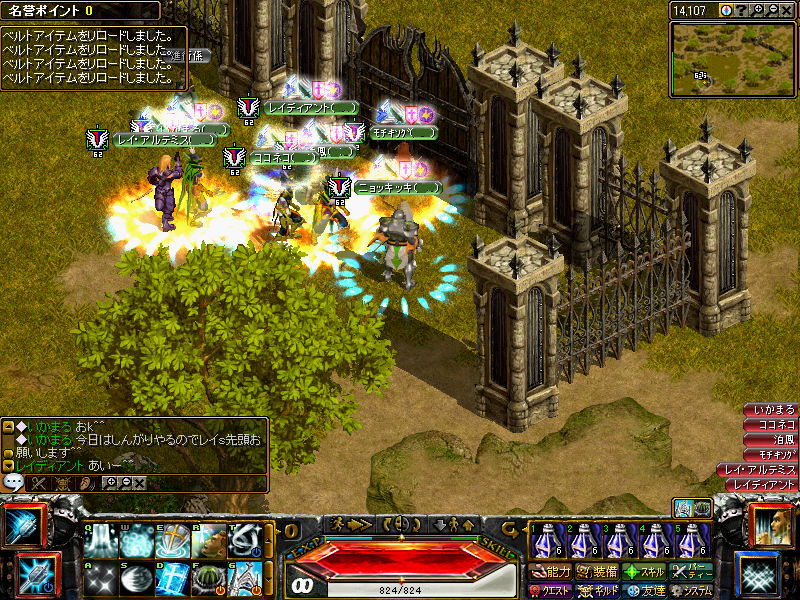This screenshot has width=800, height=600.
Task: Activate the shield skill on hotkey E
Action: point(171,541)
